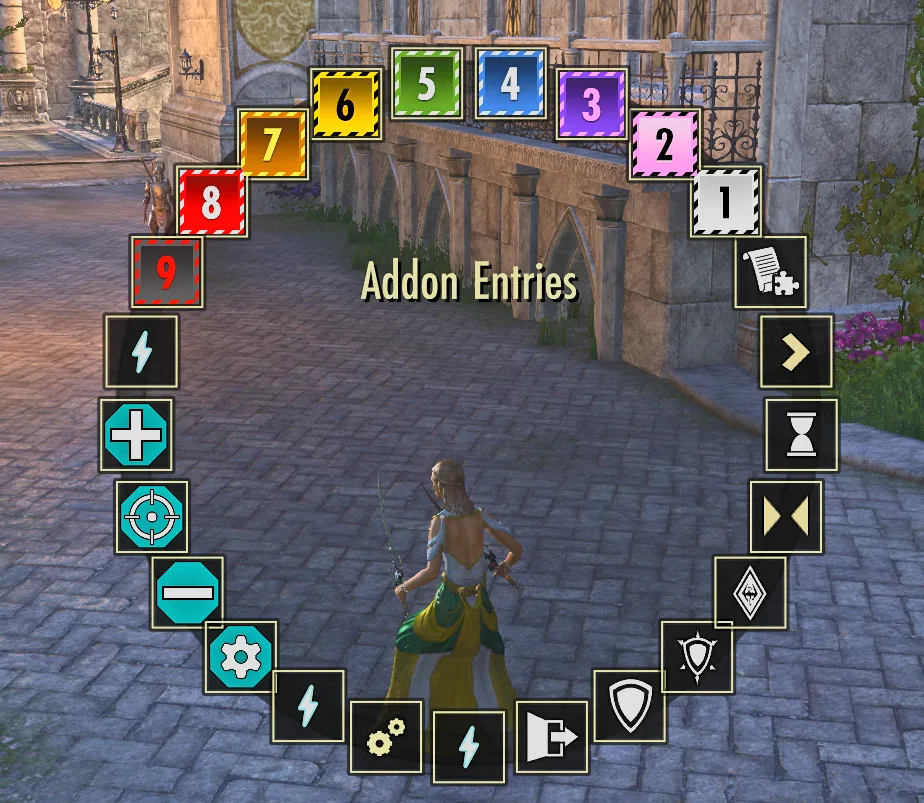
Task: Open the scroll and puzzle piece entry
Action: click(771, 272)
